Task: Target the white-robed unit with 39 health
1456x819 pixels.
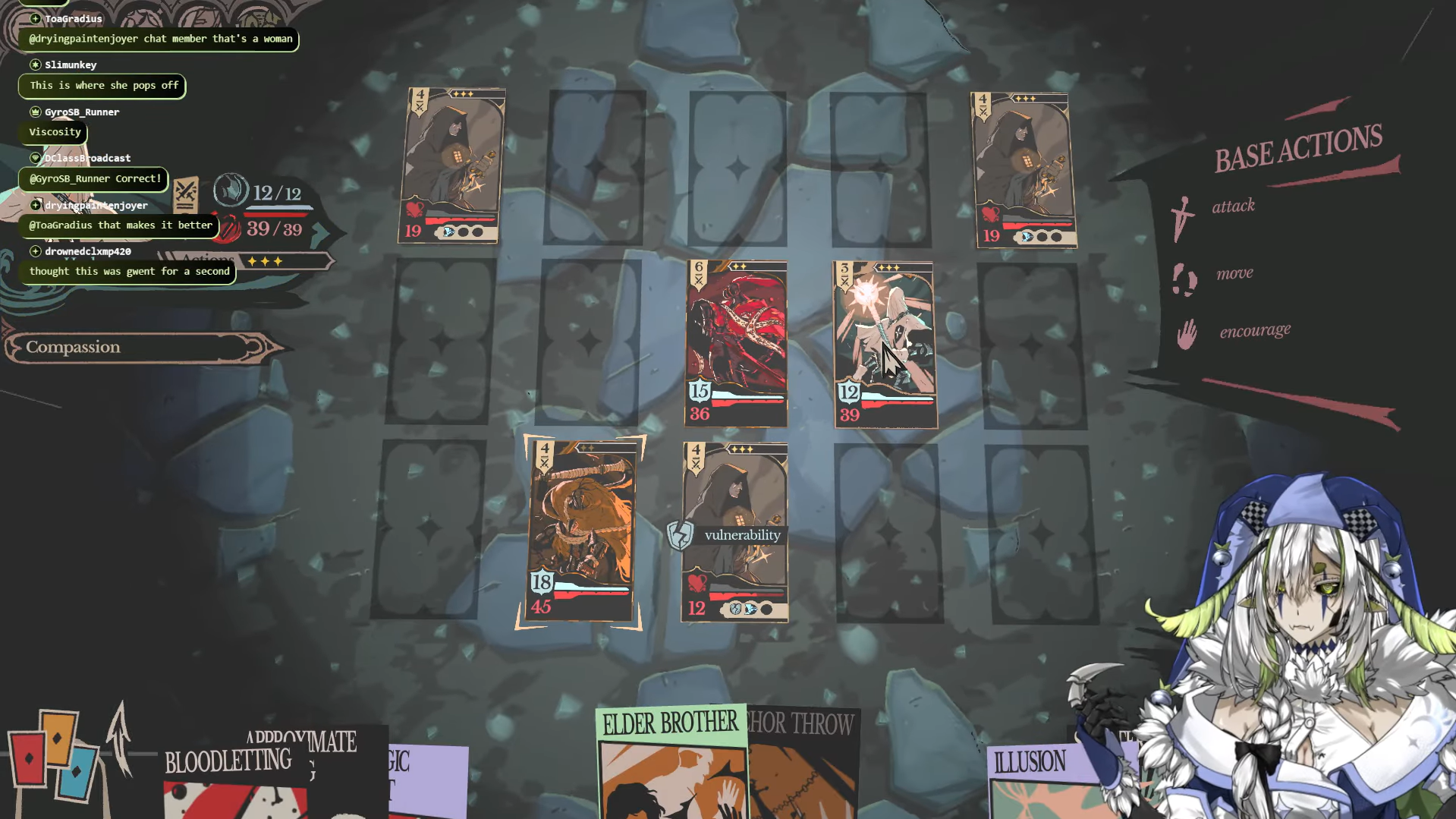Action: click(x=885, y=345)
